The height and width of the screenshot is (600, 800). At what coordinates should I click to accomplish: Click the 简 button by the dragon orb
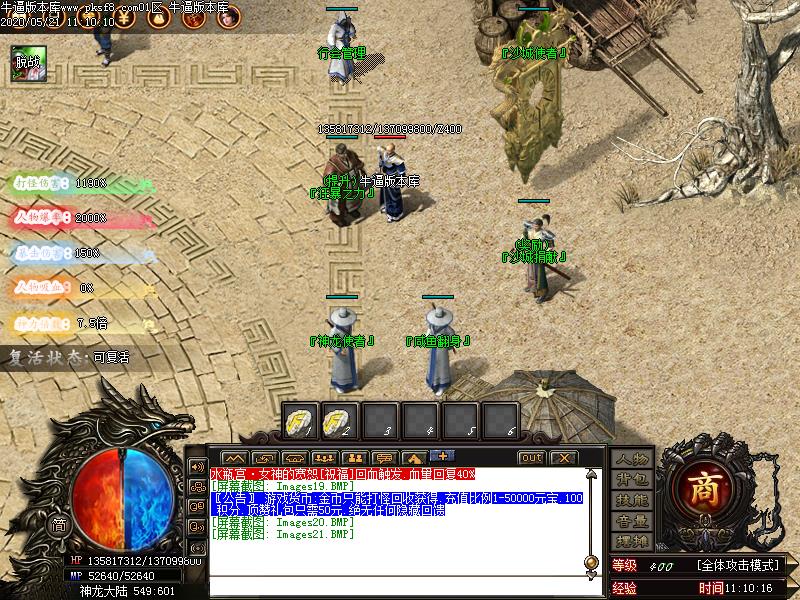(59, 526)
